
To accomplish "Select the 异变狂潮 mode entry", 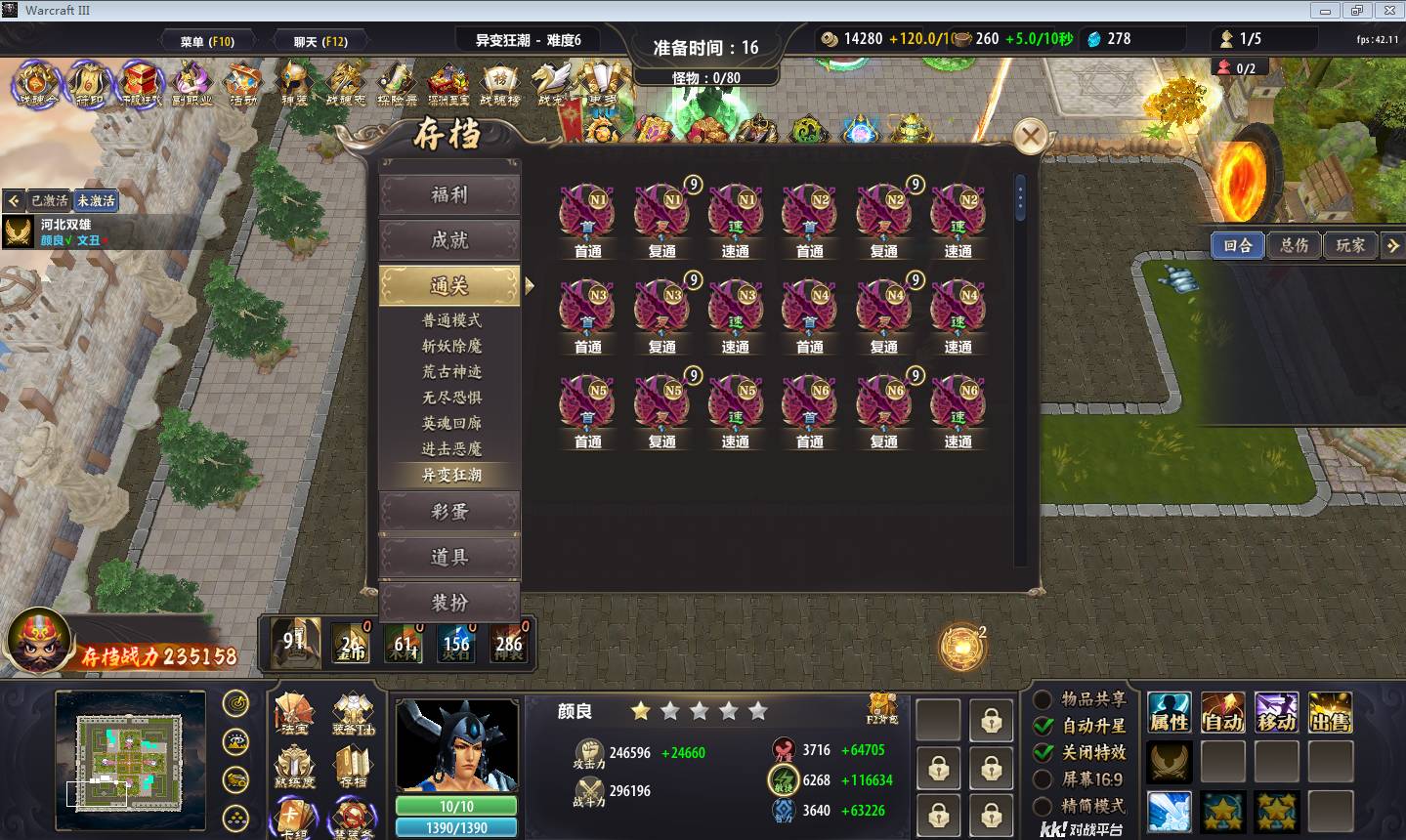I will (451, 475).
